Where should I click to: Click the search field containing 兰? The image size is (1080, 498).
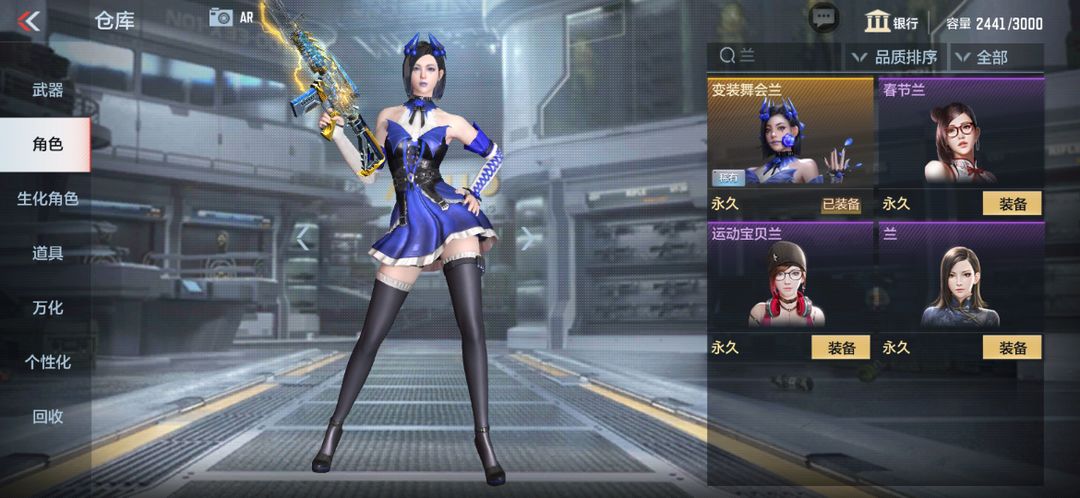pos(775,56)
